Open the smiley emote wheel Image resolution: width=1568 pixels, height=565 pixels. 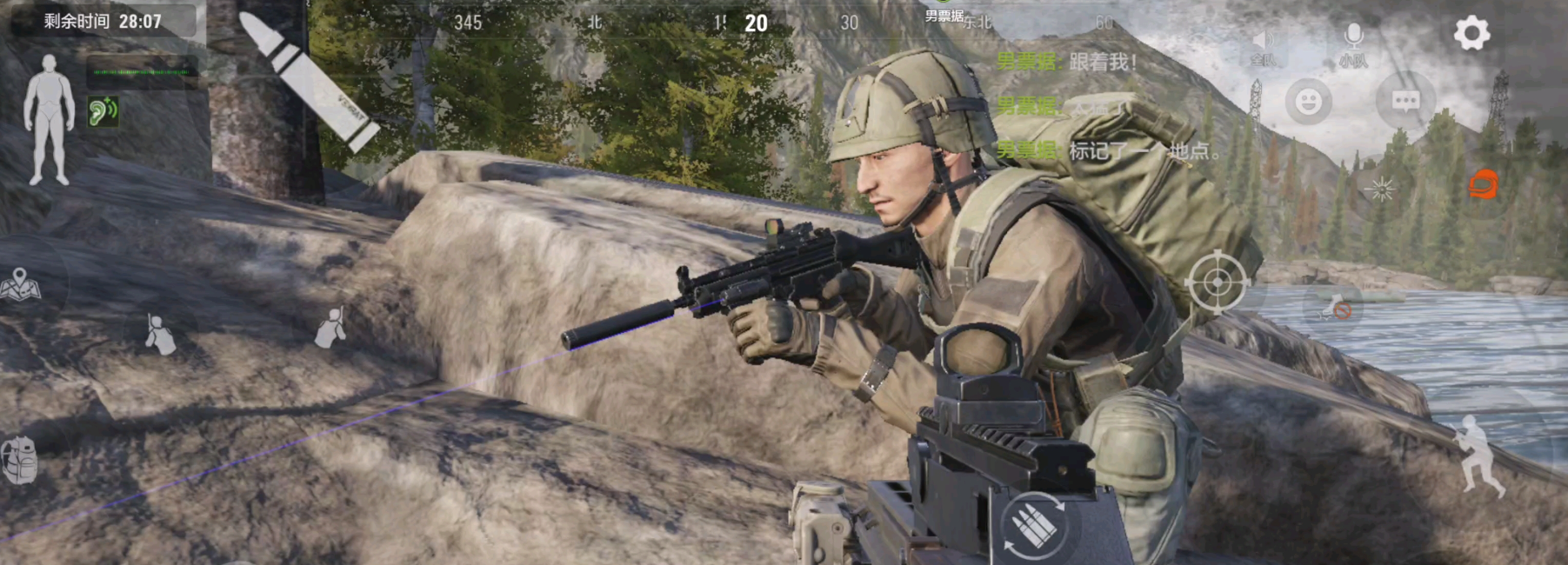1308,102
